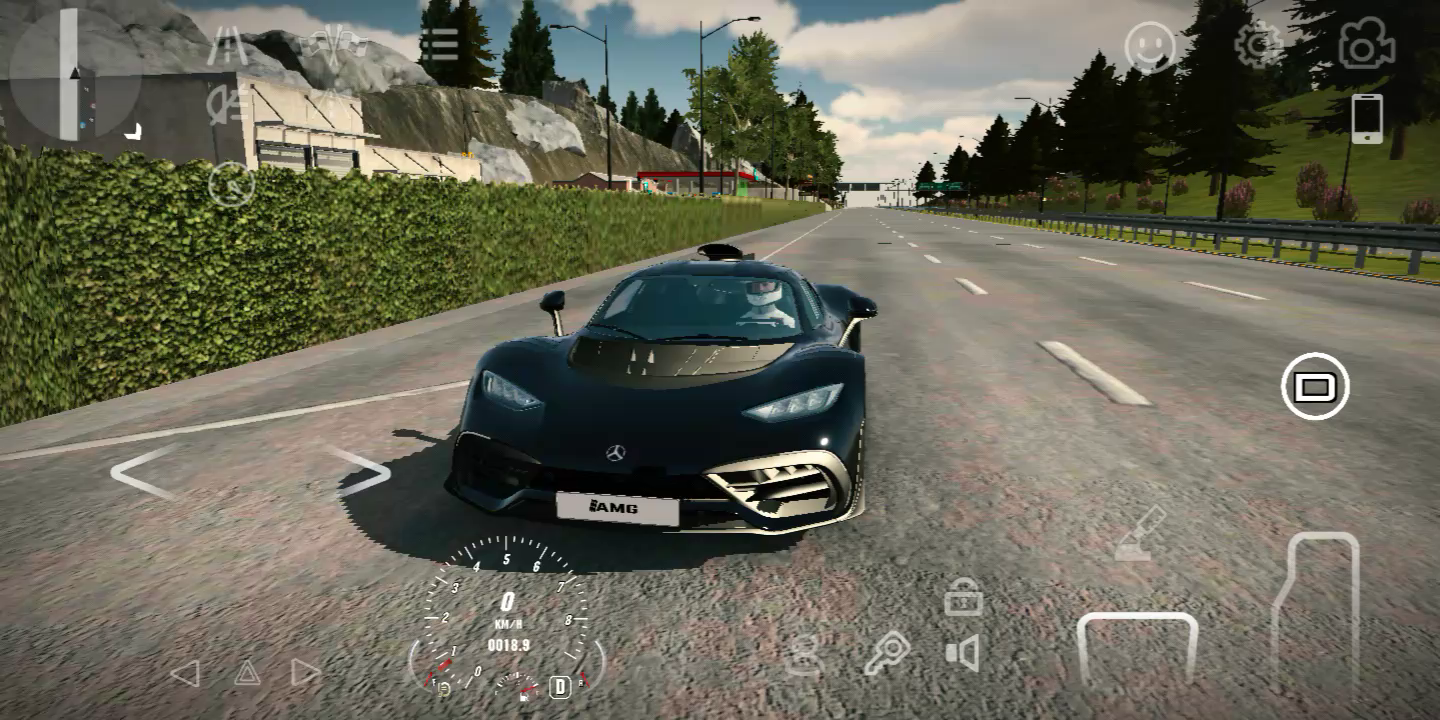Toggle the car door lock
Image resolution: width=1440 pixels, height=720 pixels.
pyautogui.click(x=963, y=597)
